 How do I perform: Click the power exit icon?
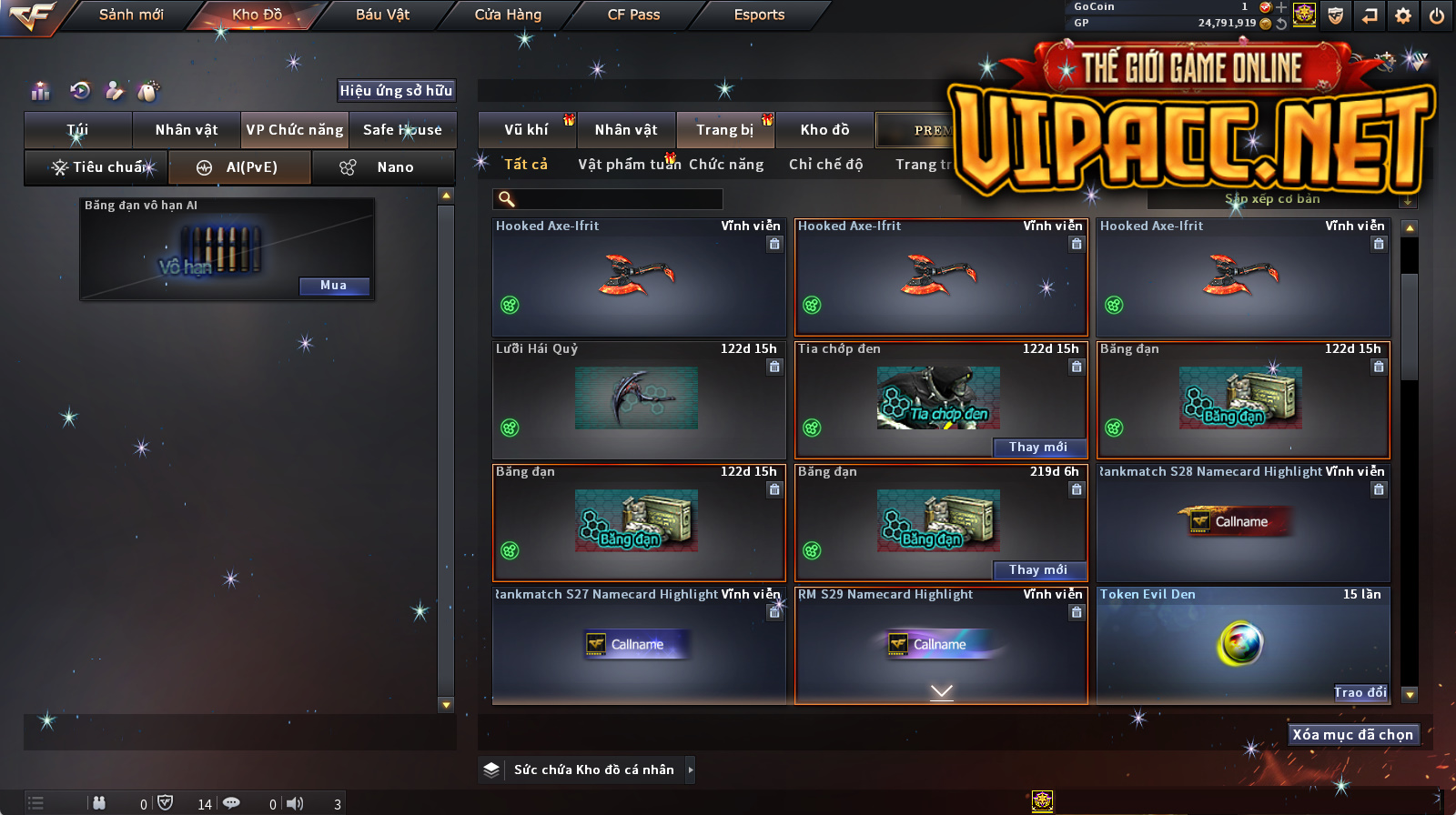[1437, 15]
